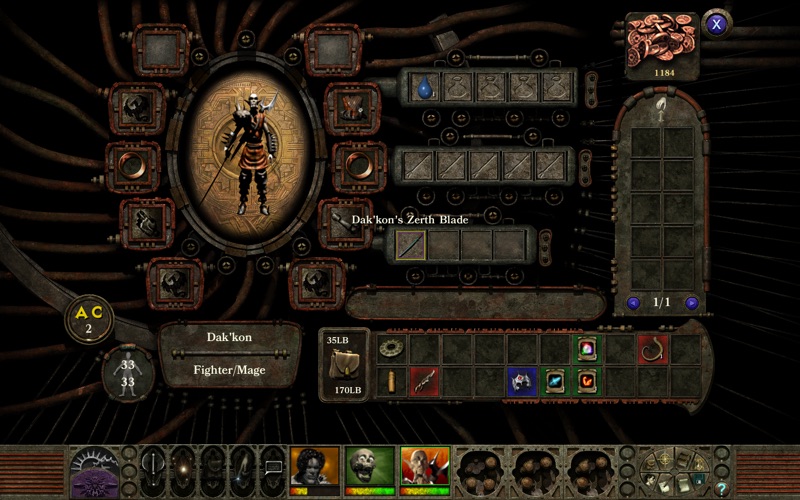This screenshot has height=500, width=800.
Task: Select the blue teardrop item in quick slot
Action: pyautogui.click(x=425, y=88)
